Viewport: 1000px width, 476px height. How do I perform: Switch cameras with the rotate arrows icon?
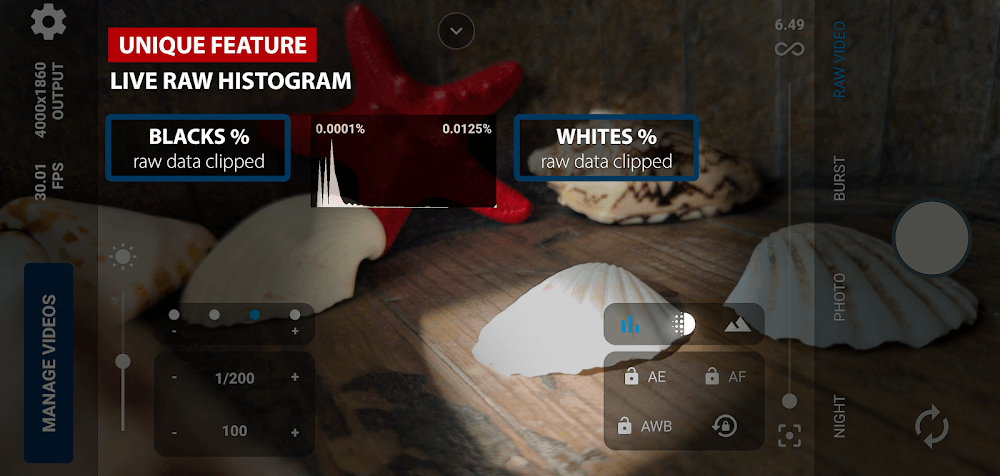[931, 427]
